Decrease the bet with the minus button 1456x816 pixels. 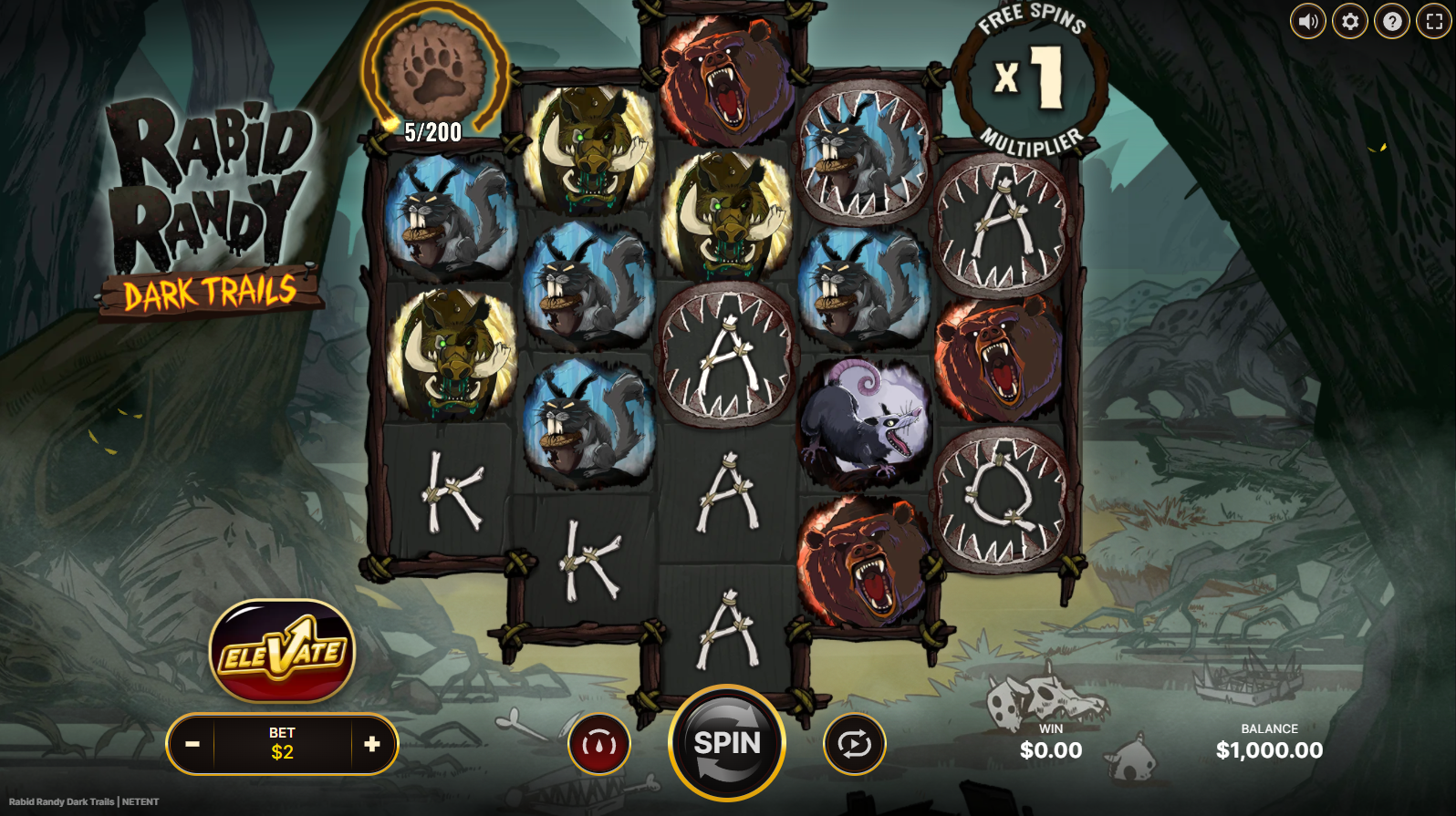(192, 744)
